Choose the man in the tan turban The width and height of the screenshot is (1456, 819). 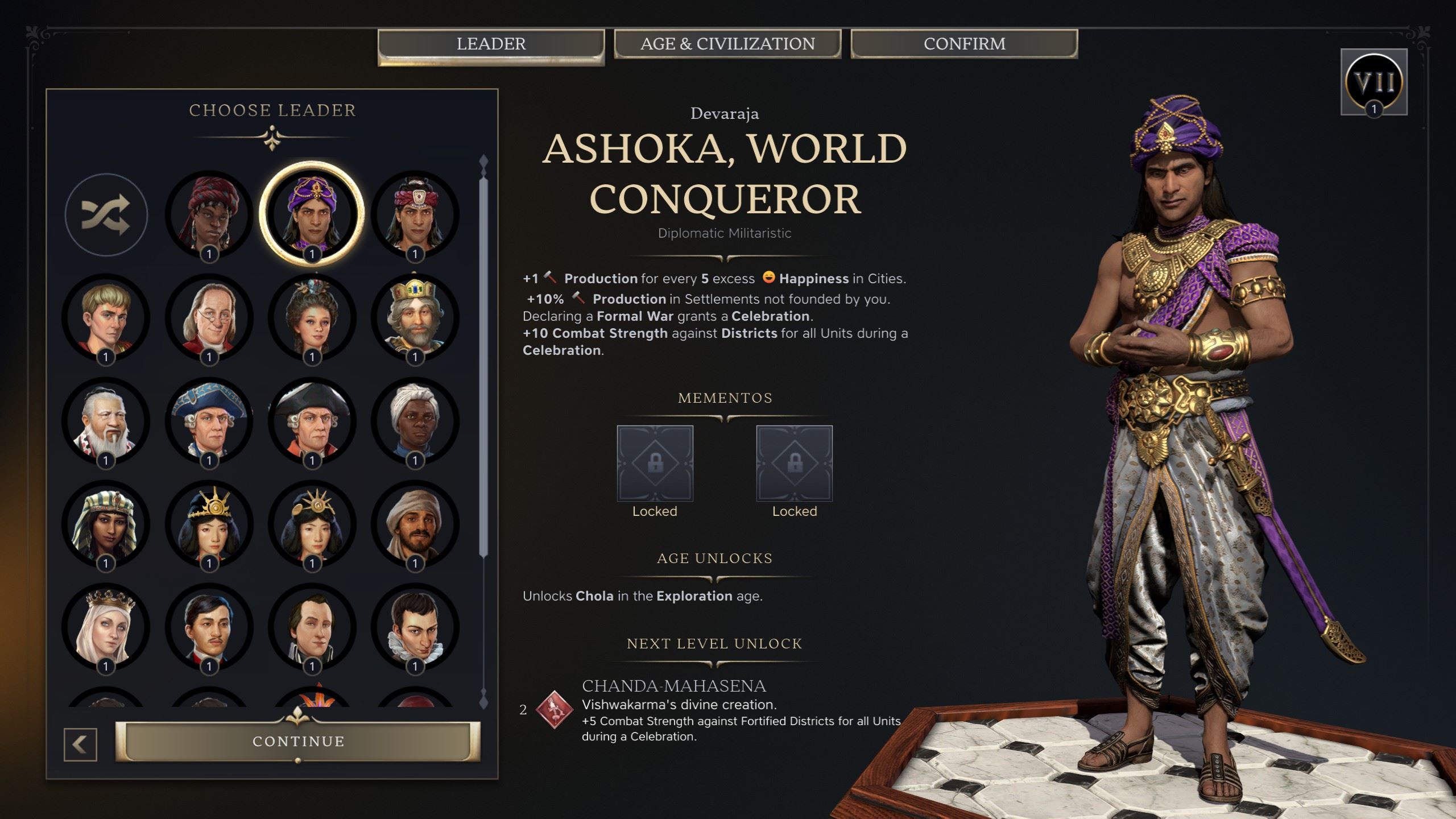point(415,524)
